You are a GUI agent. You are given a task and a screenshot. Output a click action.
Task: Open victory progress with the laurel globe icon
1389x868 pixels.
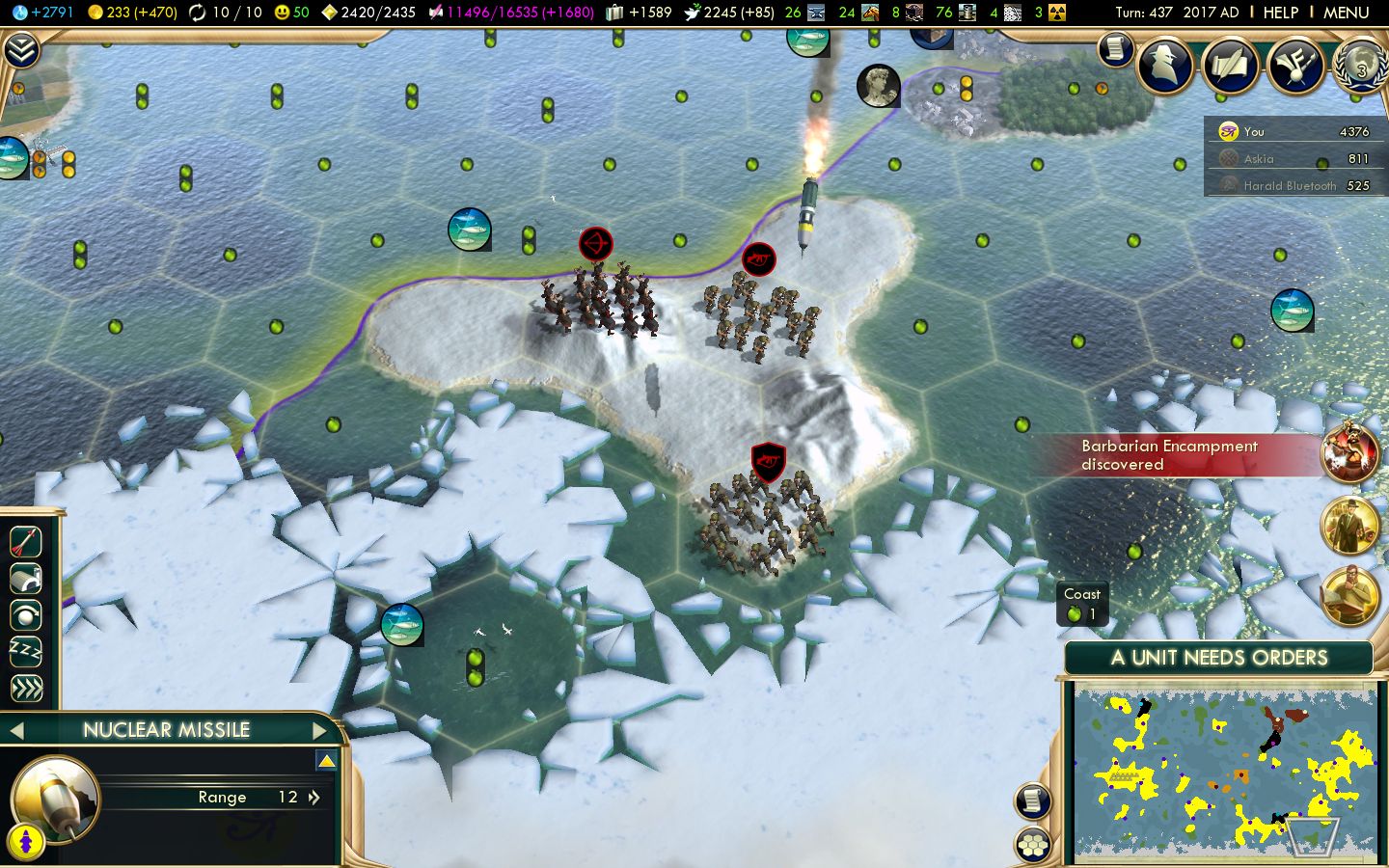pos(1358,69)
